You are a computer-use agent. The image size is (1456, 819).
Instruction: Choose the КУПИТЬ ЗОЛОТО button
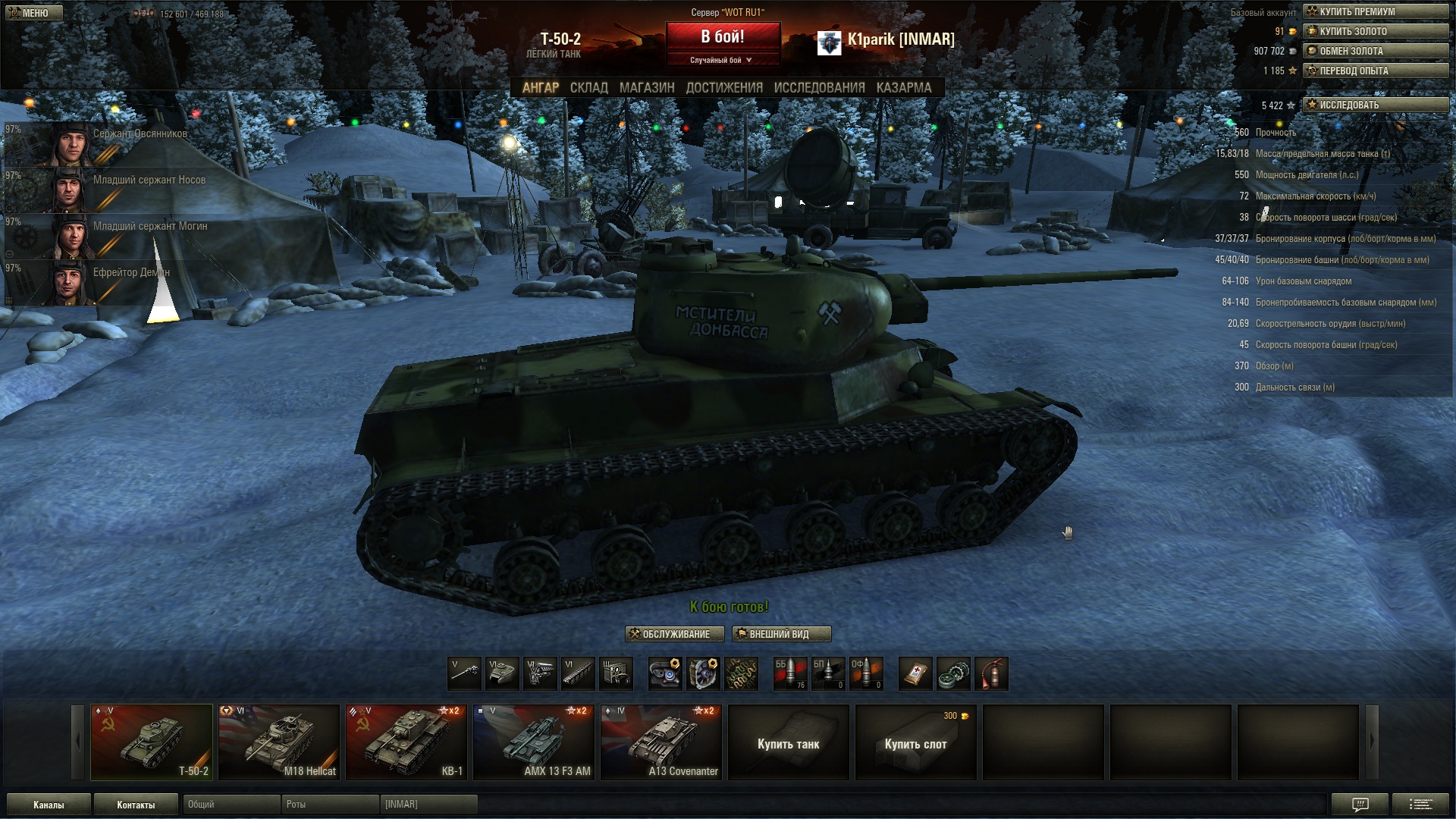click(1376, 31)
